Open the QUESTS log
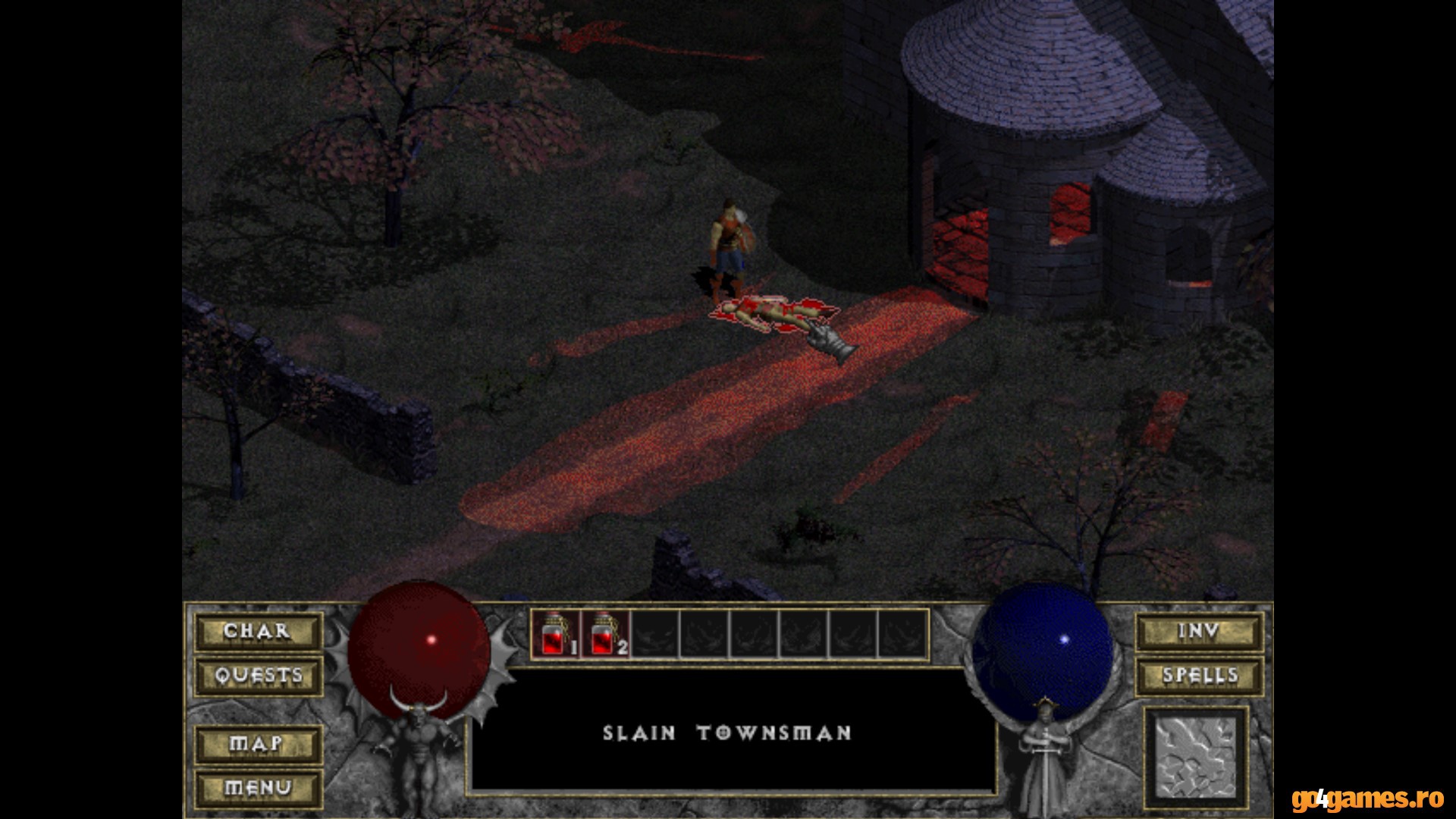 click(258, 675)
